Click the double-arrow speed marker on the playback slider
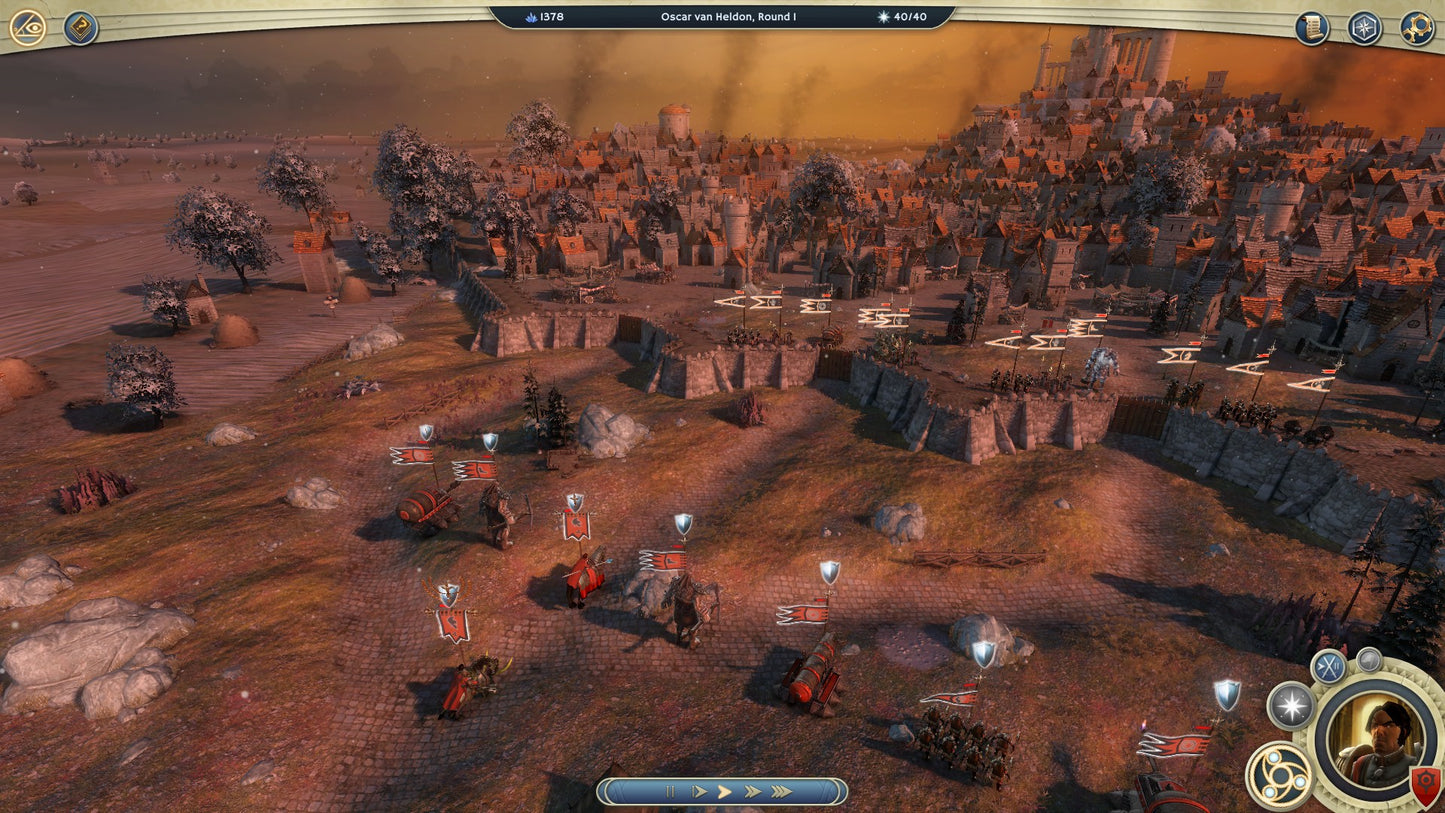The image size is (1445, 813). coord(753,791)
